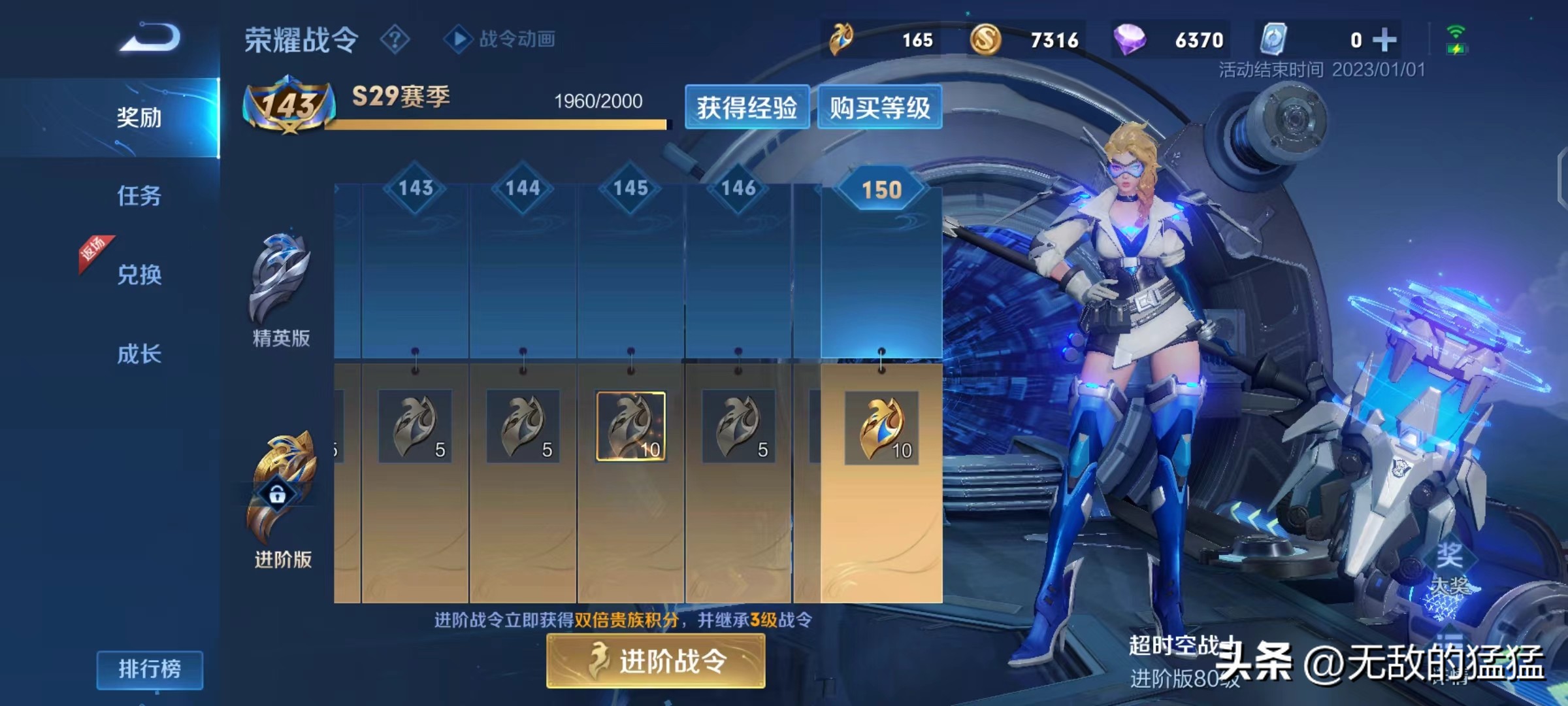Select the level 145 reward of 10 tokens
This screenshot has width=1568, height=706.
pos(629,426)
